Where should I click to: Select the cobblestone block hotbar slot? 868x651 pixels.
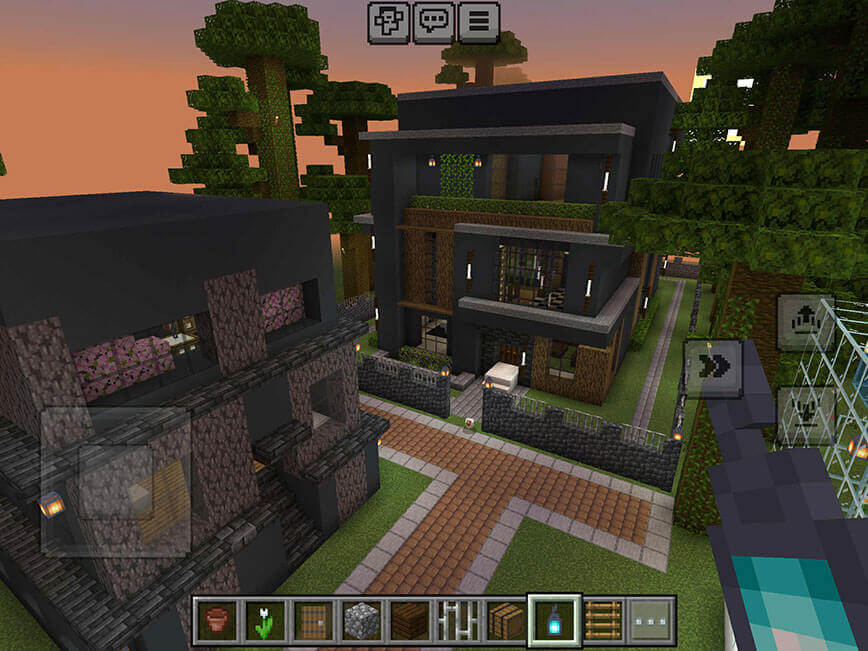pyautogui.click(x=362, y=620)
